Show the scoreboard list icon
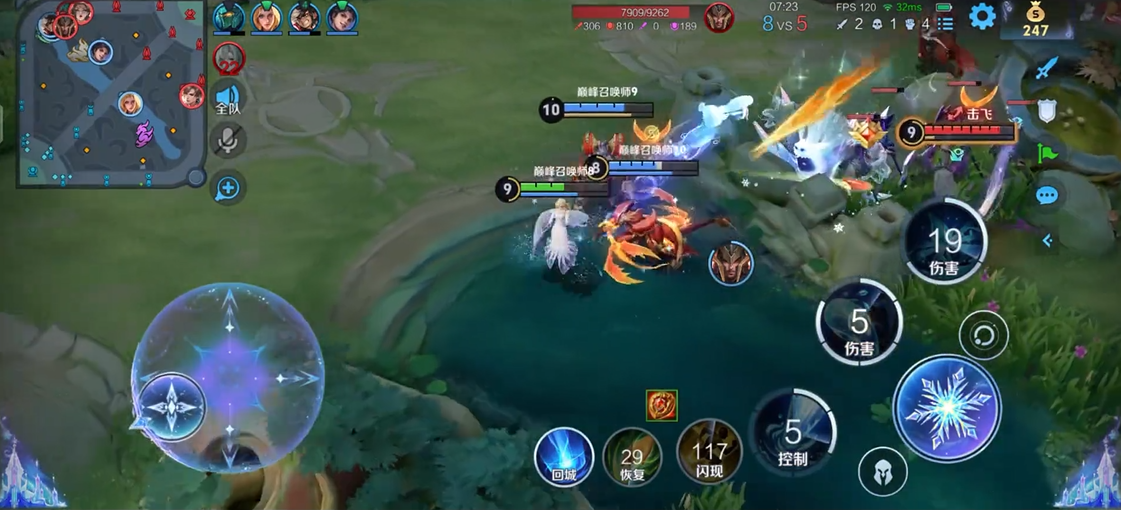Viewport: 1121px width, 510px height. pyautogui.click(x=945, y=23)
